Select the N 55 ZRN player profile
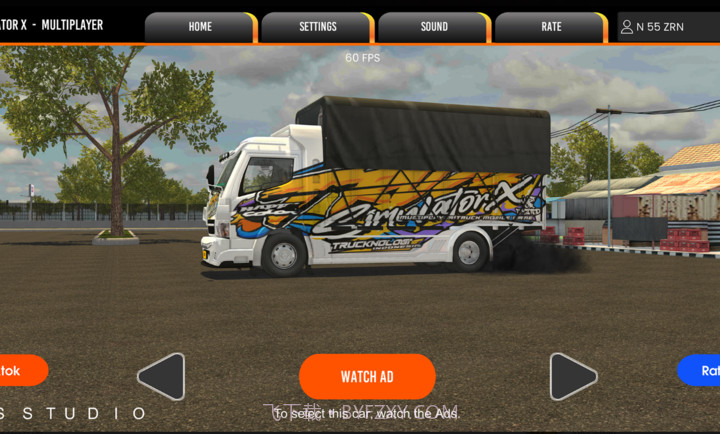Viewport: 720px width, 434px height. [668, 27]
